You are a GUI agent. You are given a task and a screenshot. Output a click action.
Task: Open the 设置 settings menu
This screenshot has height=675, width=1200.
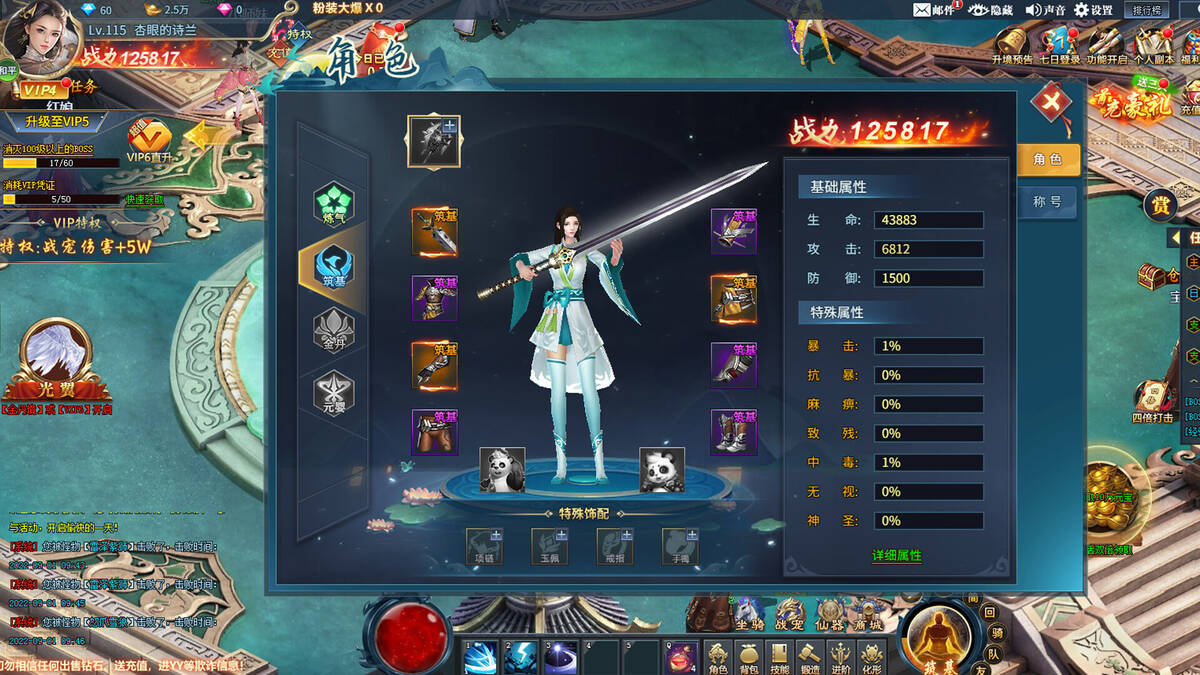(1093, 10)
